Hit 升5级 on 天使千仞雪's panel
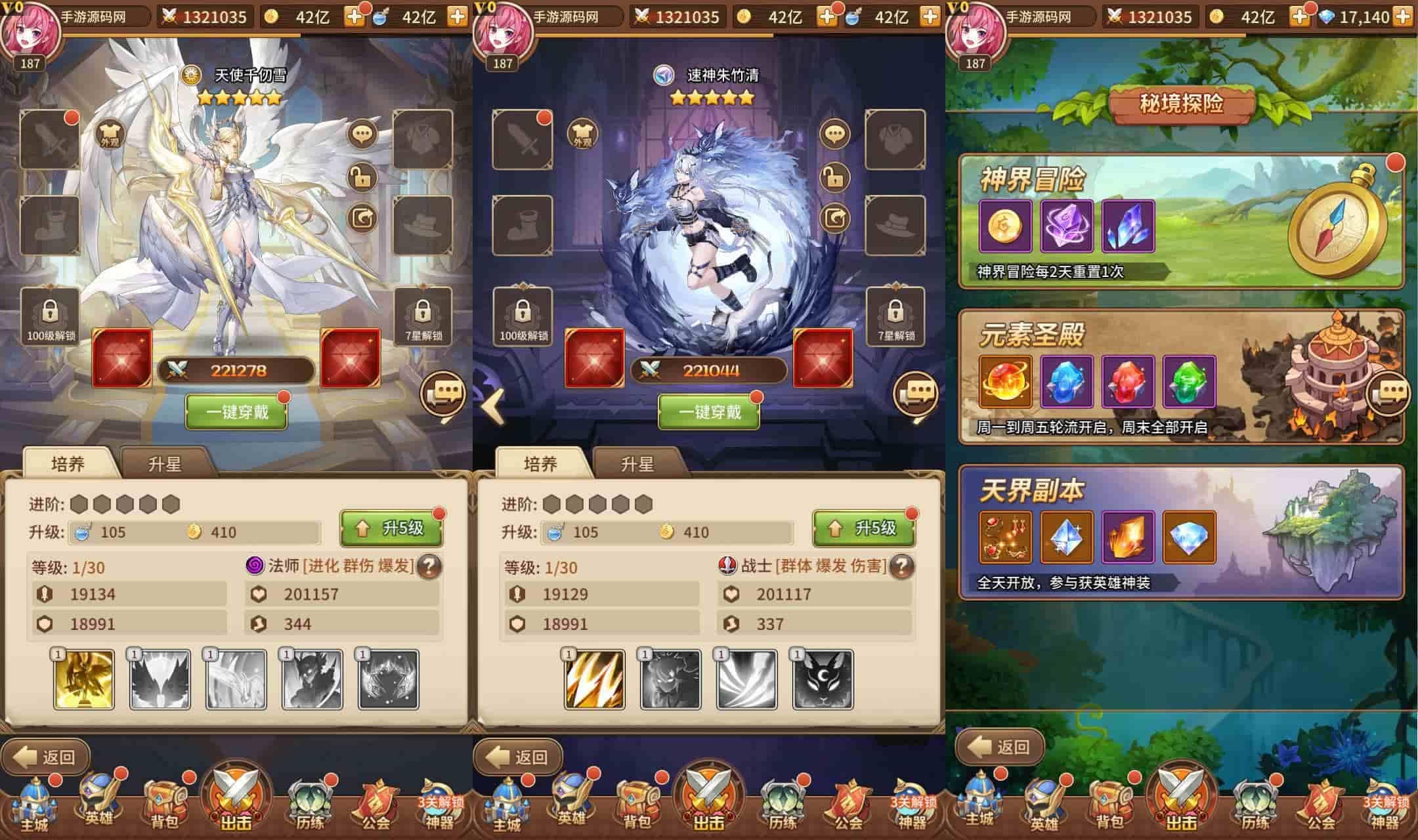The height and width of the screenshot is (840, 1418). (x=391, y=528)
